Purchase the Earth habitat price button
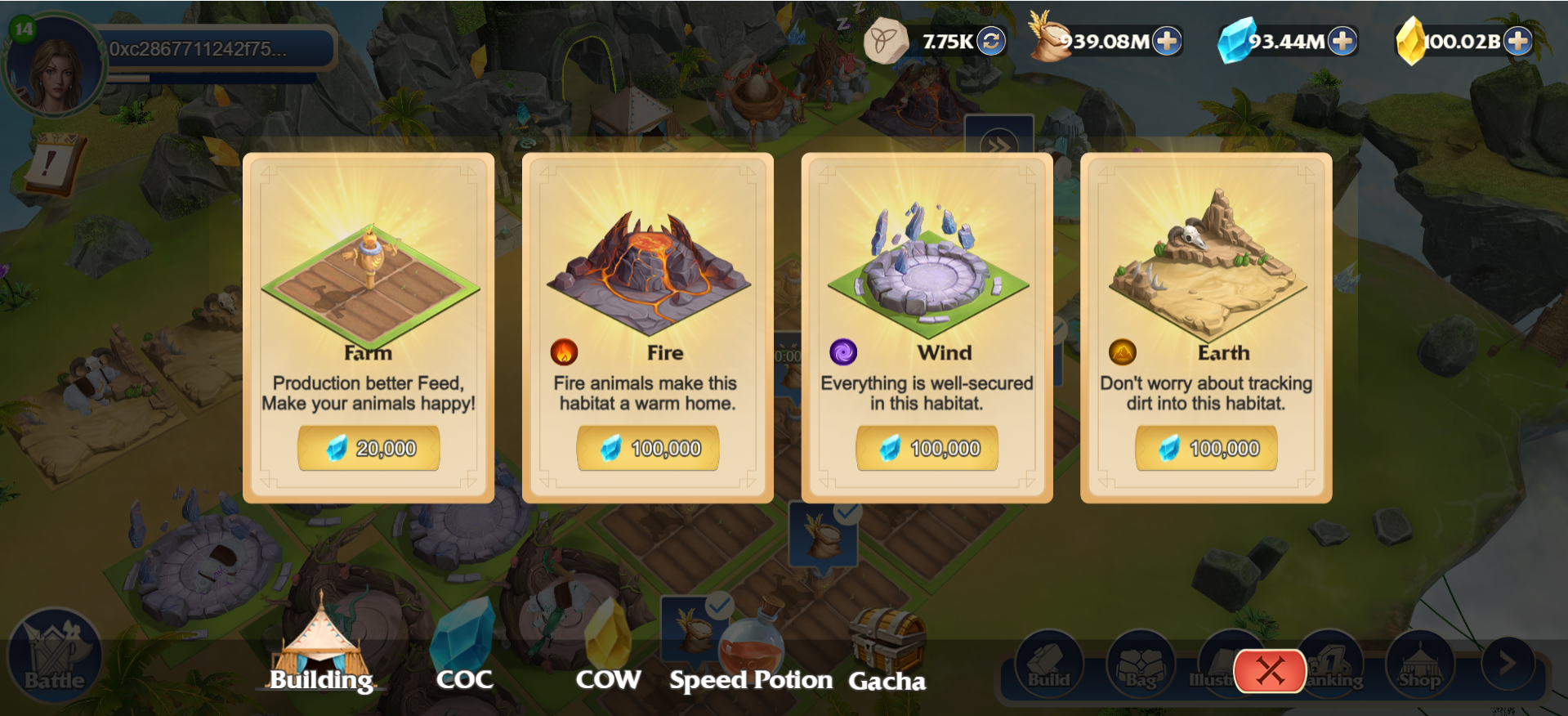This screenshot has width=1568, height=716. point(1206,448)
